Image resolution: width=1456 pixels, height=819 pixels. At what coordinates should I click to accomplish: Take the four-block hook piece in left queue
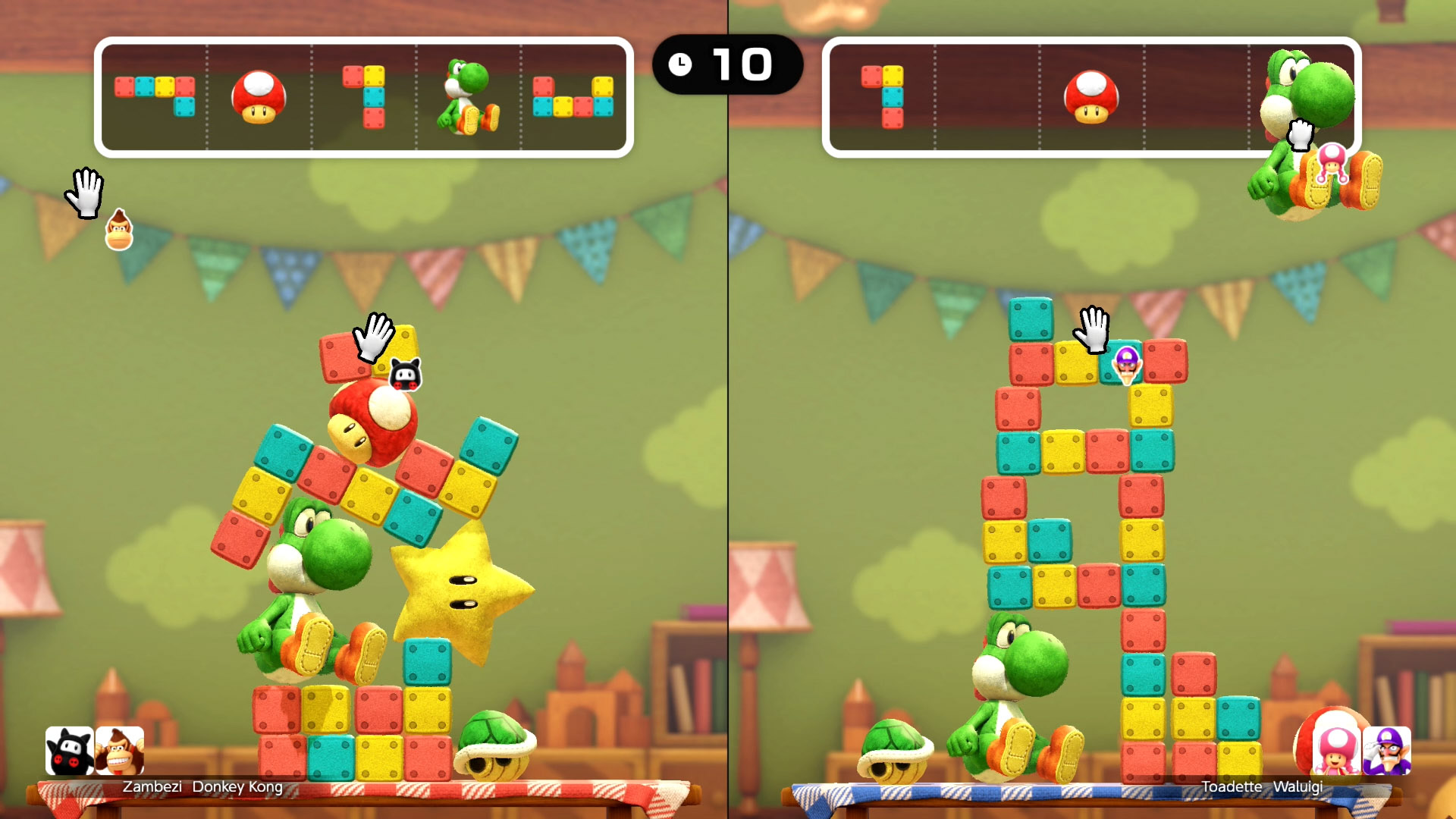point(364,96)
